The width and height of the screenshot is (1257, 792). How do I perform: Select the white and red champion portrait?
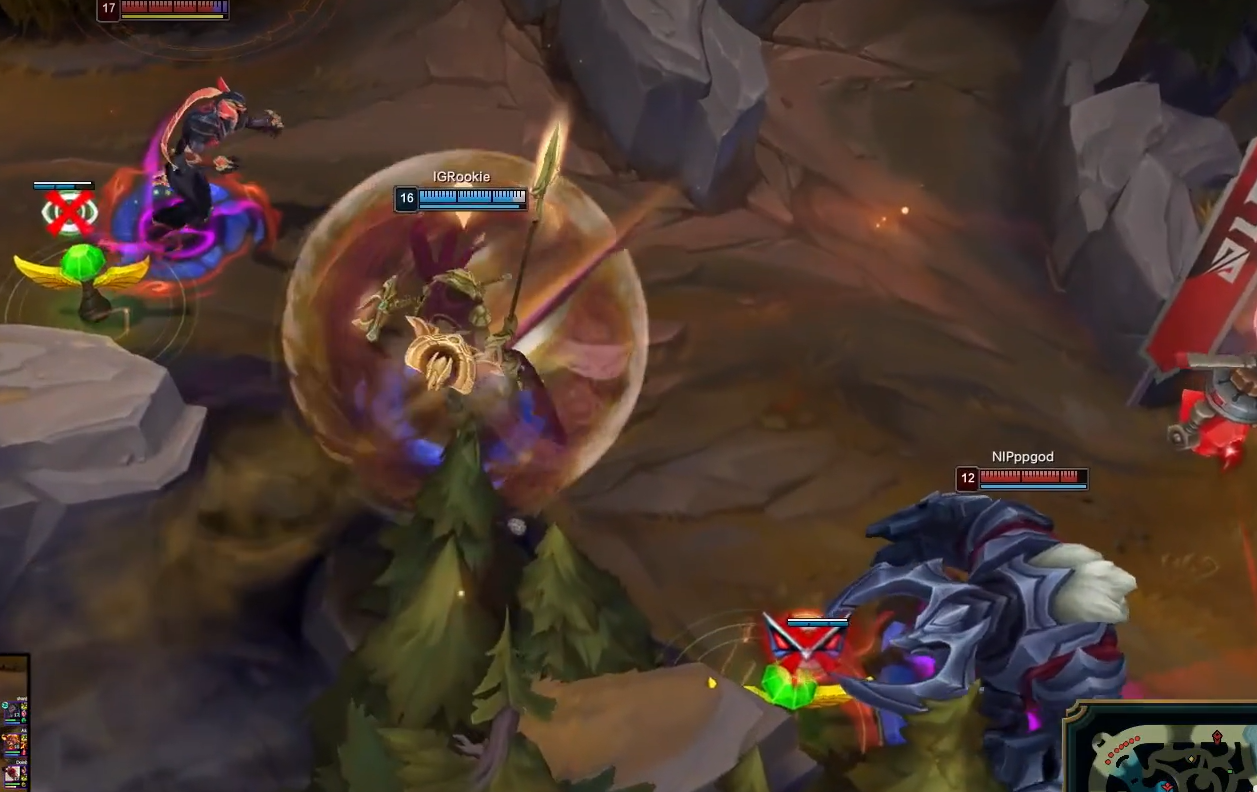point(14,774)
